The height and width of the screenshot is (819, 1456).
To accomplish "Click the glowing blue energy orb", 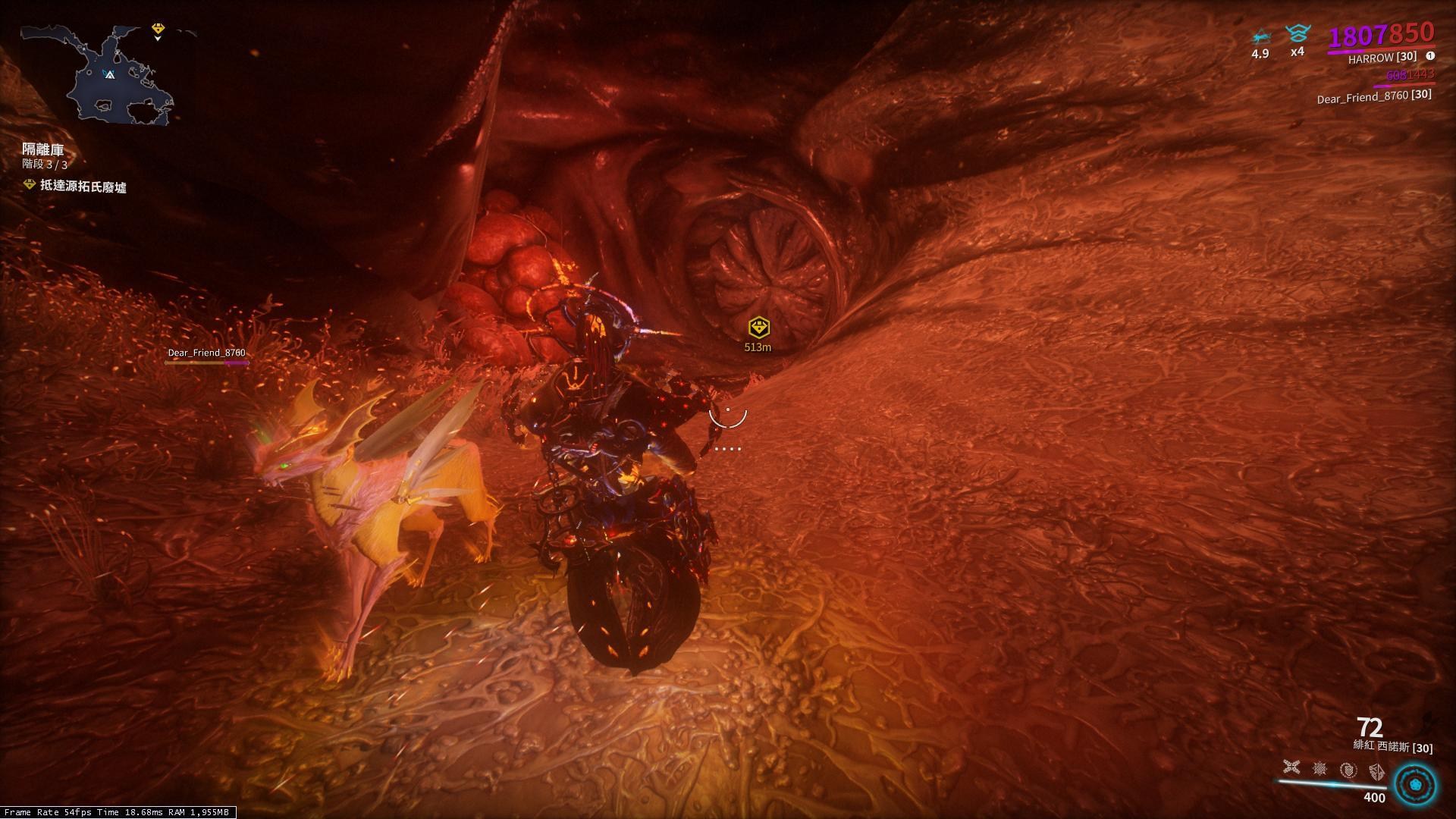I will [x=1415, y=784].
